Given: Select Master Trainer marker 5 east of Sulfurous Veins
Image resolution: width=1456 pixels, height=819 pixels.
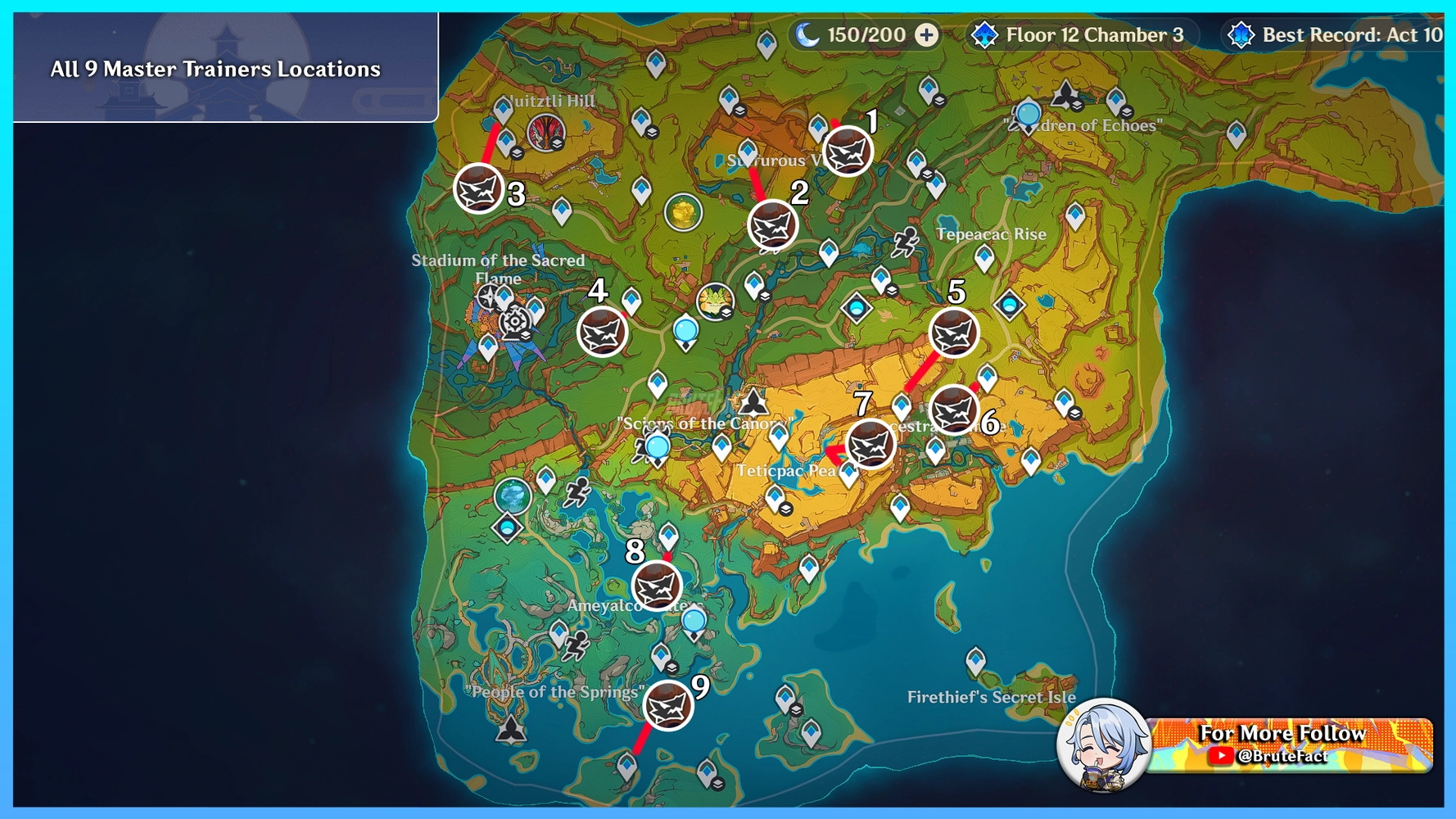Looking at the screenshot, I should [953, 333].
